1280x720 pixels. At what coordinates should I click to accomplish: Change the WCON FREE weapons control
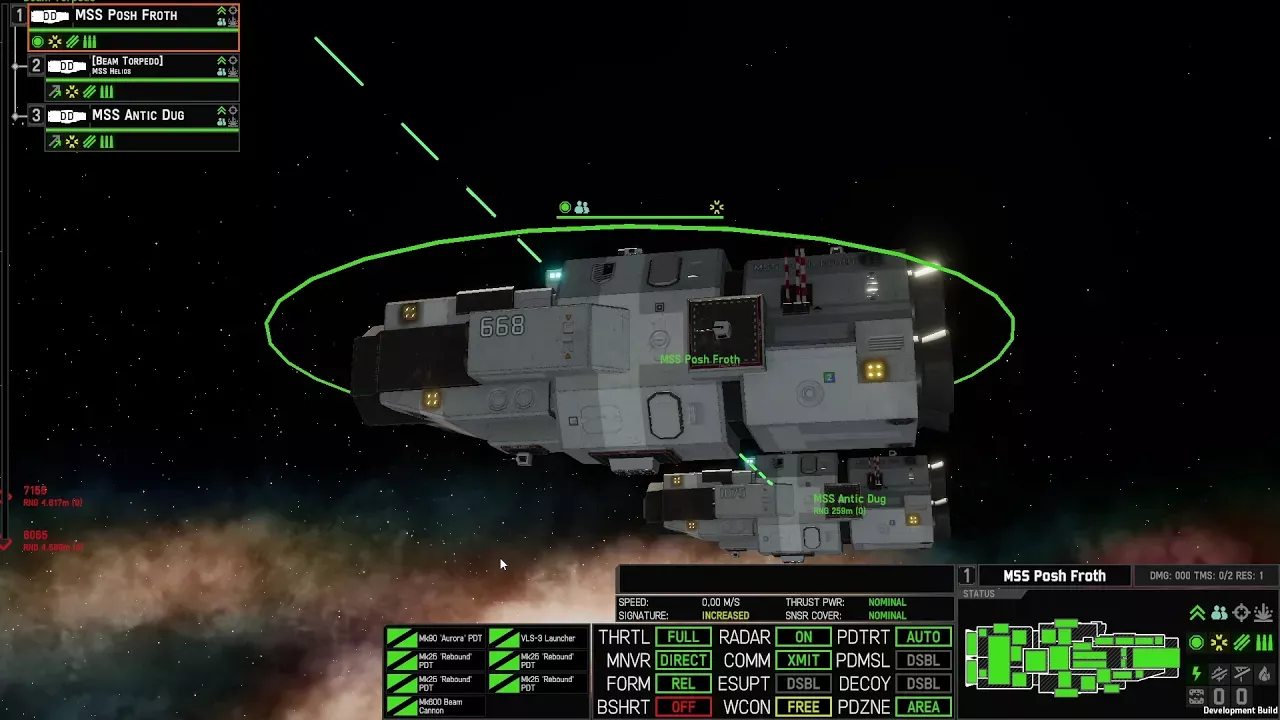click(803, 707)
